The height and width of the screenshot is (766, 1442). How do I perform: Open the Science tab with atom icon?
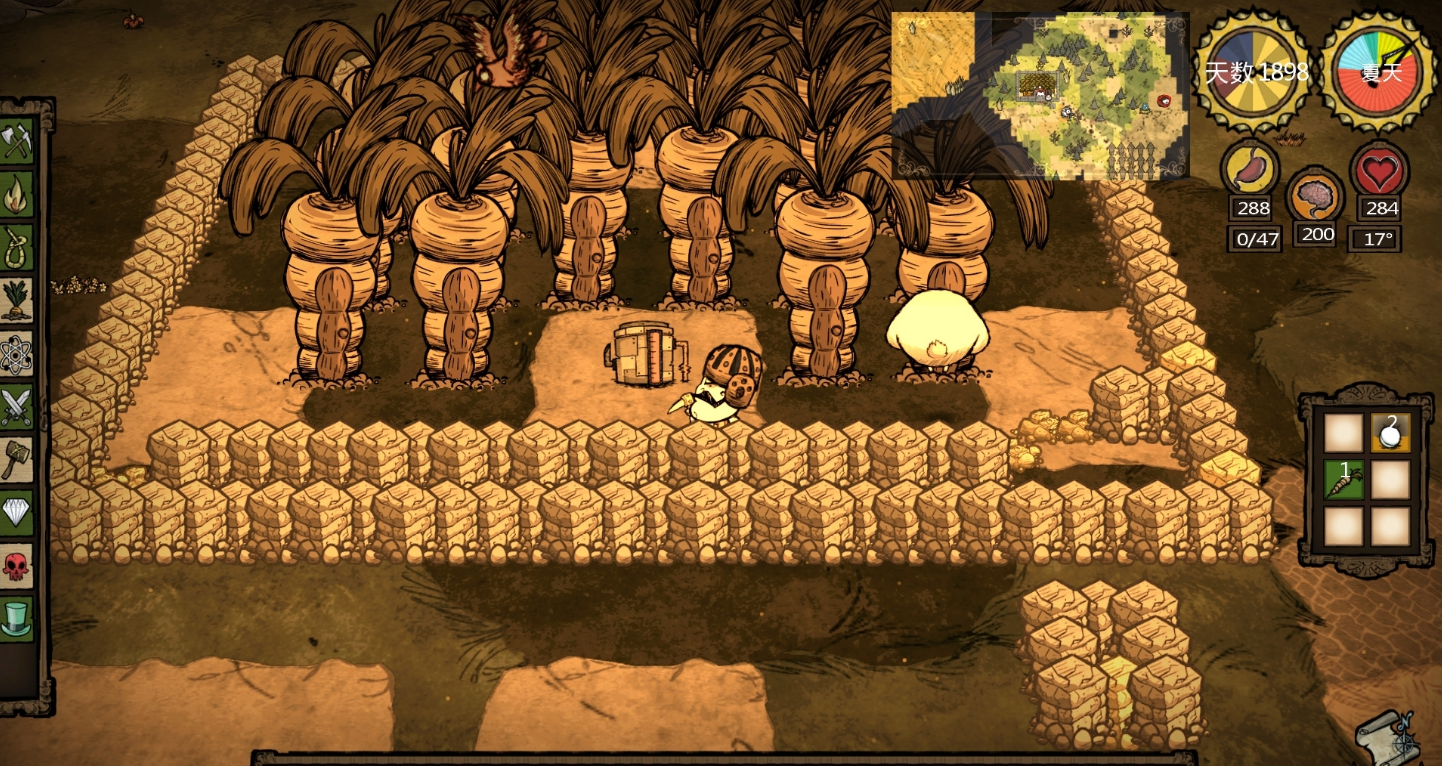coord(17,354)
